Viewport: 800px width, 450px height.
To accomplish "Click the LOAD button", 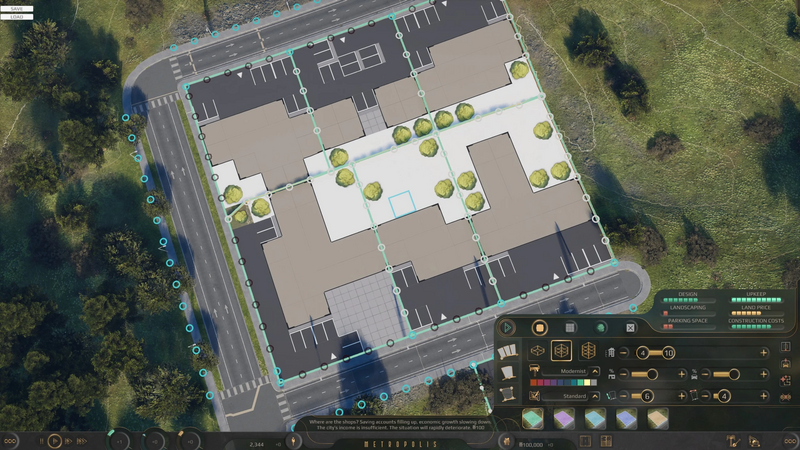I will point(16,17).
